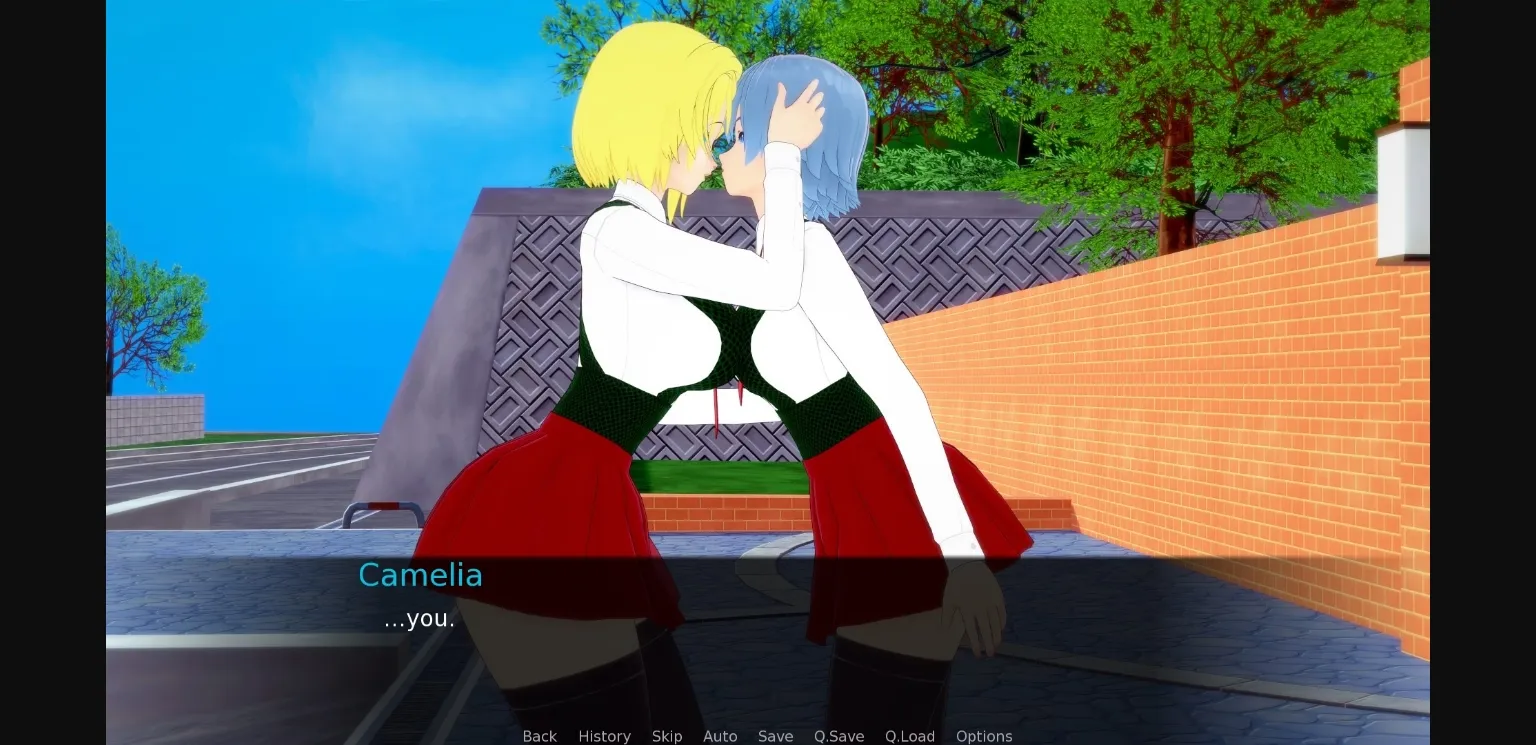Screen dimensions: 1536x745
Task: Click Save to store your progress
Action: coord(775,736)
